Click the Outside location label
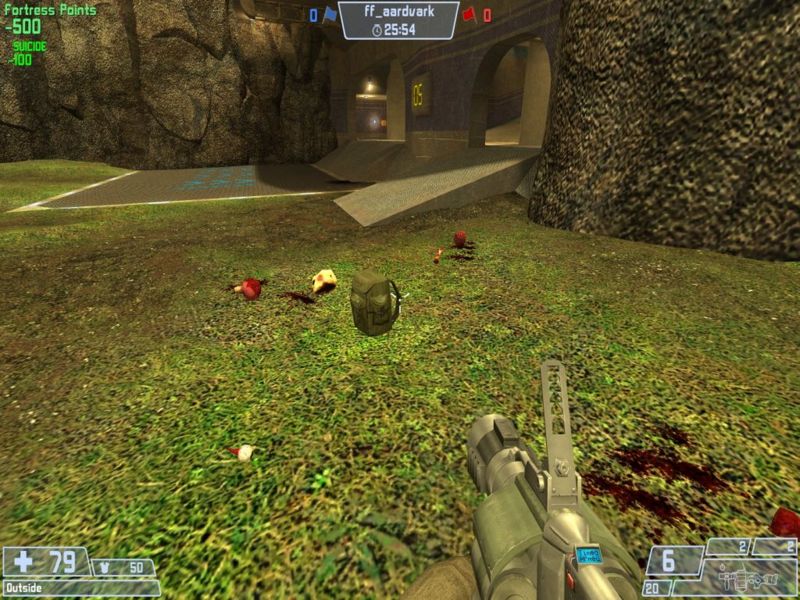800x600 pixels. (x=24, y=588)
